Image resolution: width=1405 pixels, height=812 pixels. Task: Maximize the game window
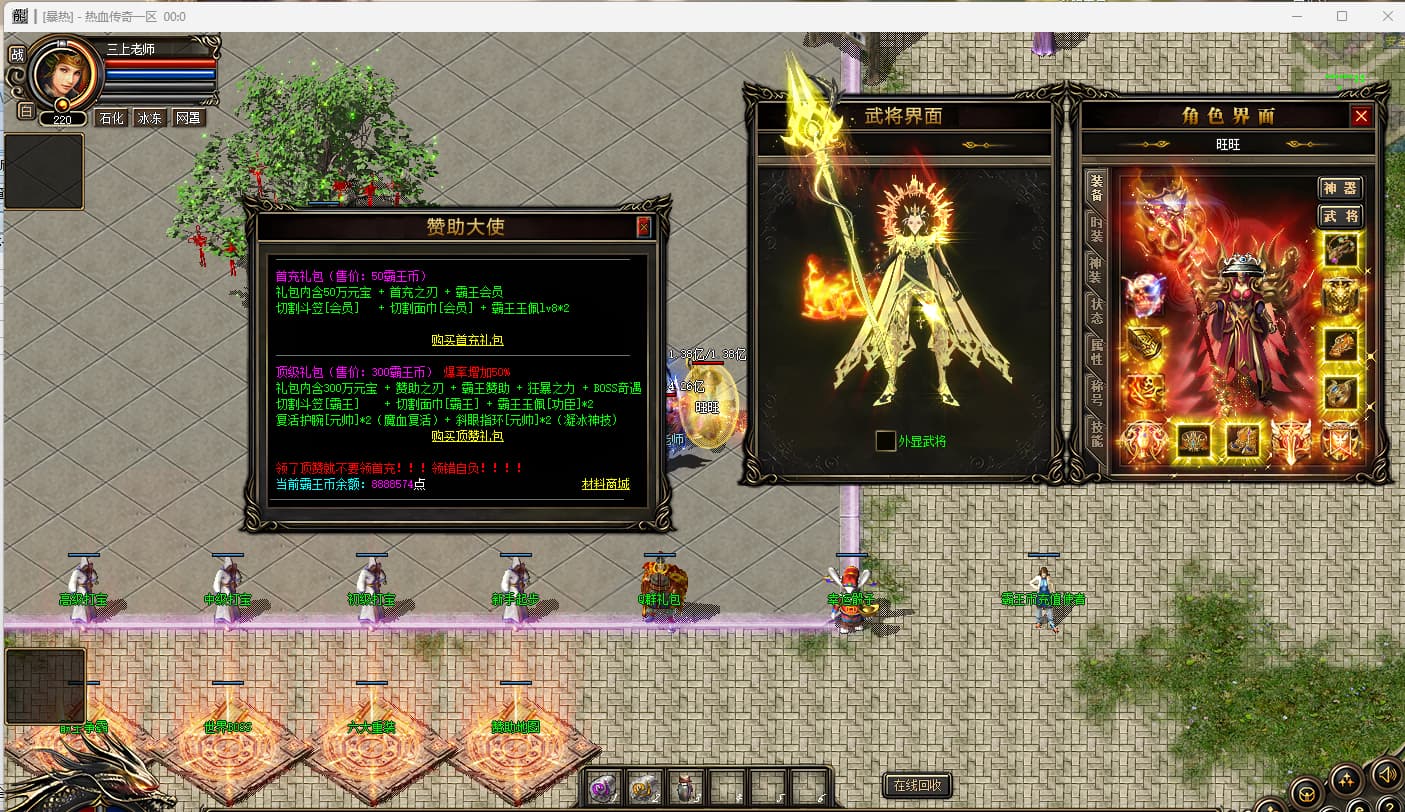(x=1342, y=16)
